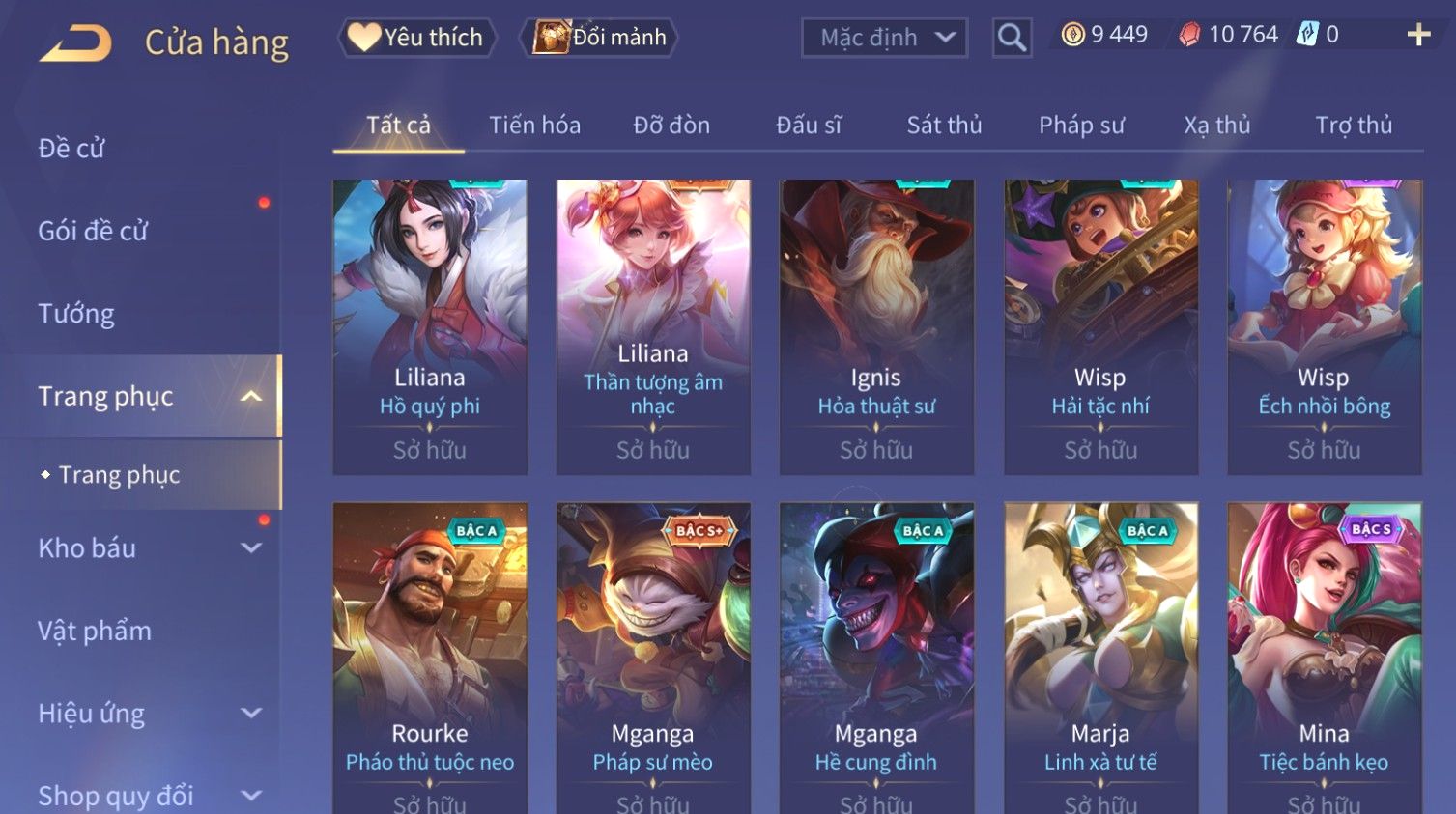The image size is (1456, 814).
Task: Choose the Trợ thủ tab
Action: click(x=1354, y=126)
